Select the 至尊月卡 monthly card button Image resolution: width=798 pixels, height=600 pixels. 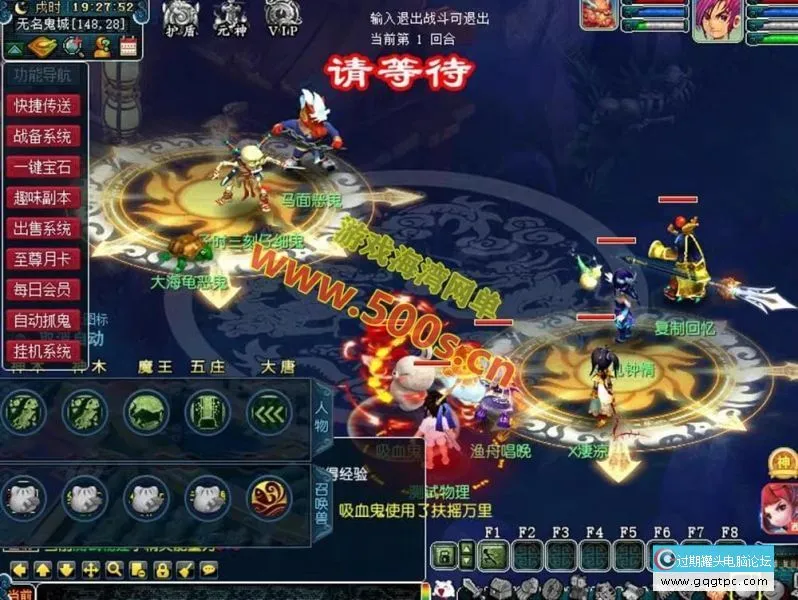(42, 260)
